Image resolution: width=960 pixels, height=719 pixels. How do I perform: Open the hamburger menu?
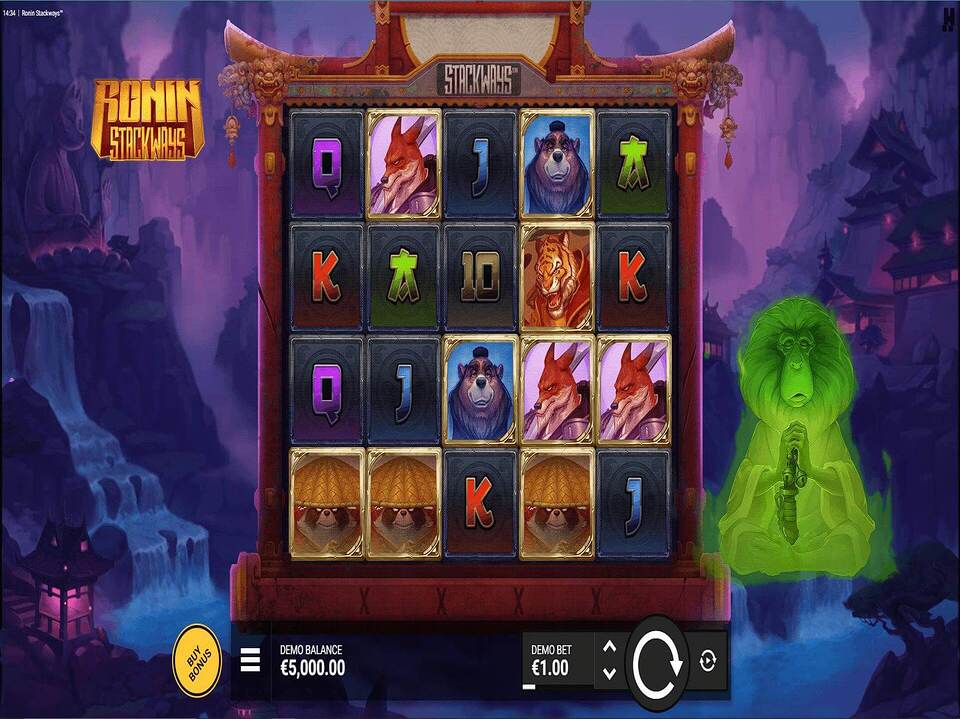point(250,661)
